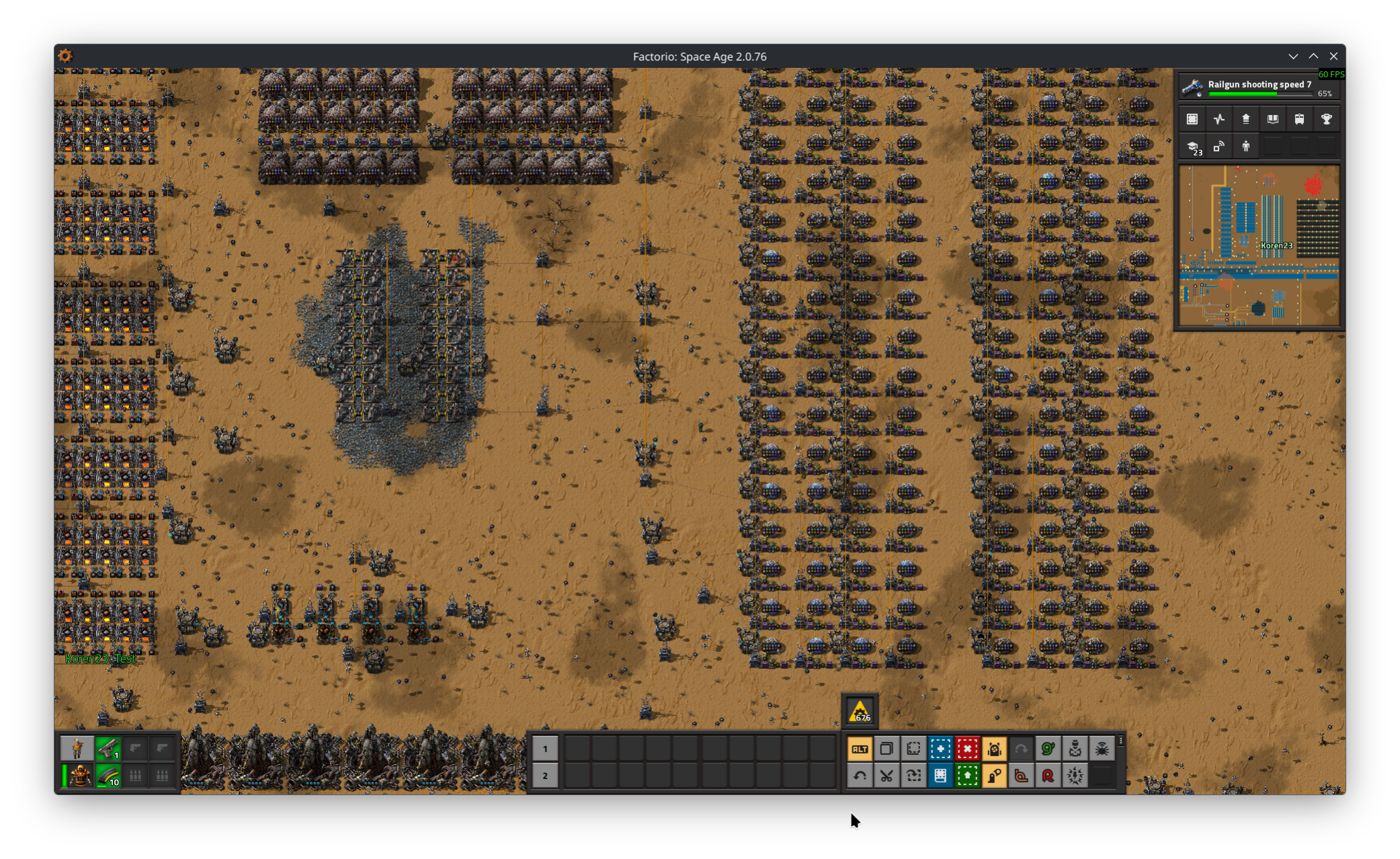Open the yellow alert warning icon

(x=860, y=711)
